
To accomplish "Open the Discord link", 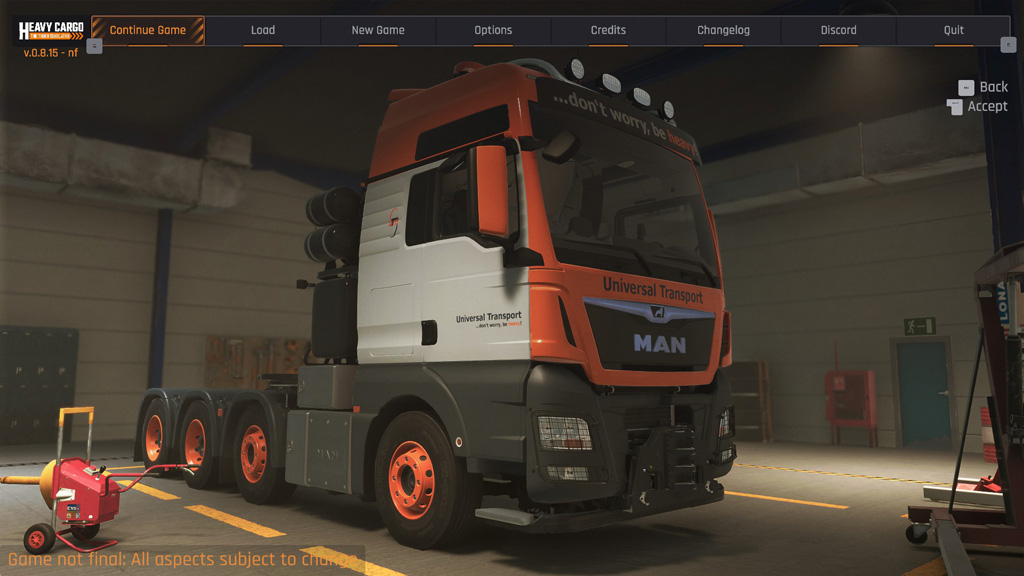I will pos(838,30).
